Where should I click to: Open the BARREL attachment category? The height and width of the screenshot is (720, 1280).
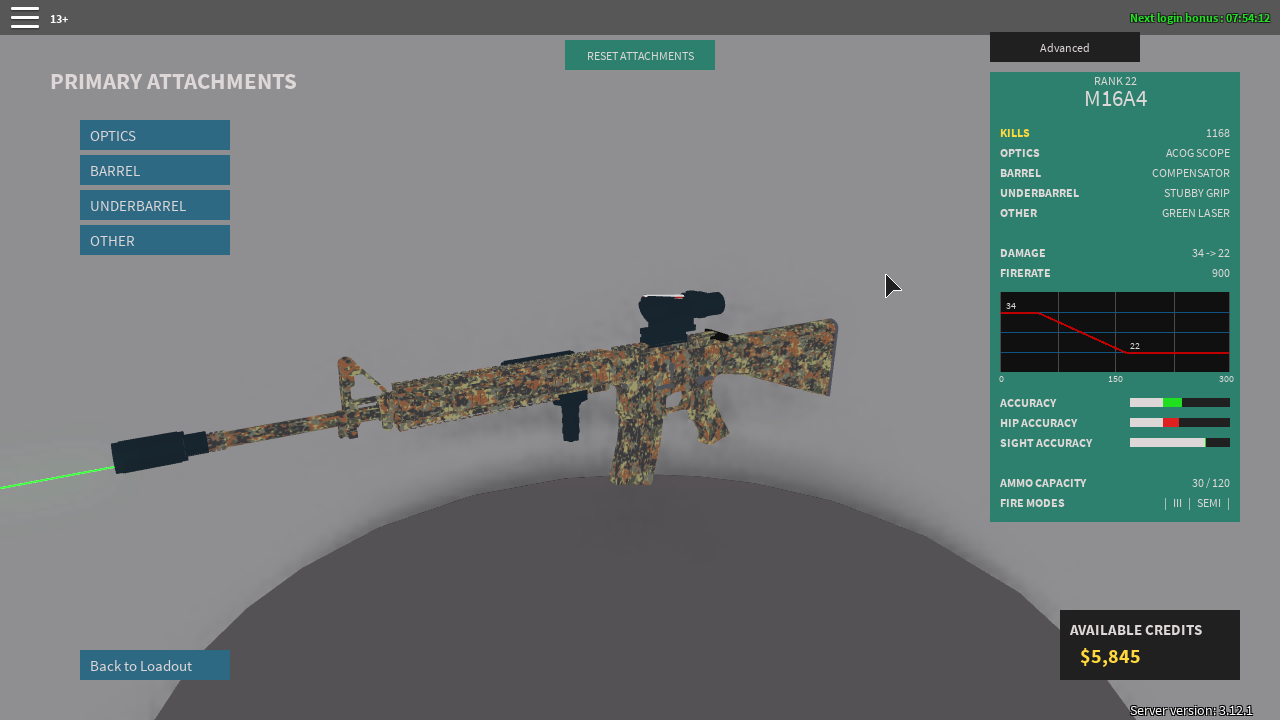coord(154,170)
